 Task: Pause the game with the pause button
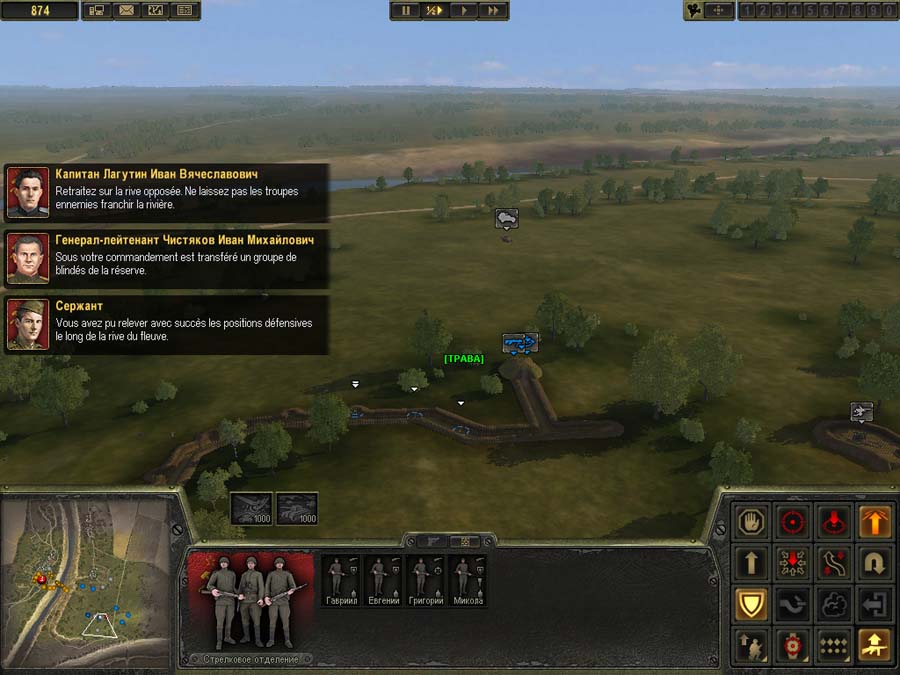[x=405, y=11]
